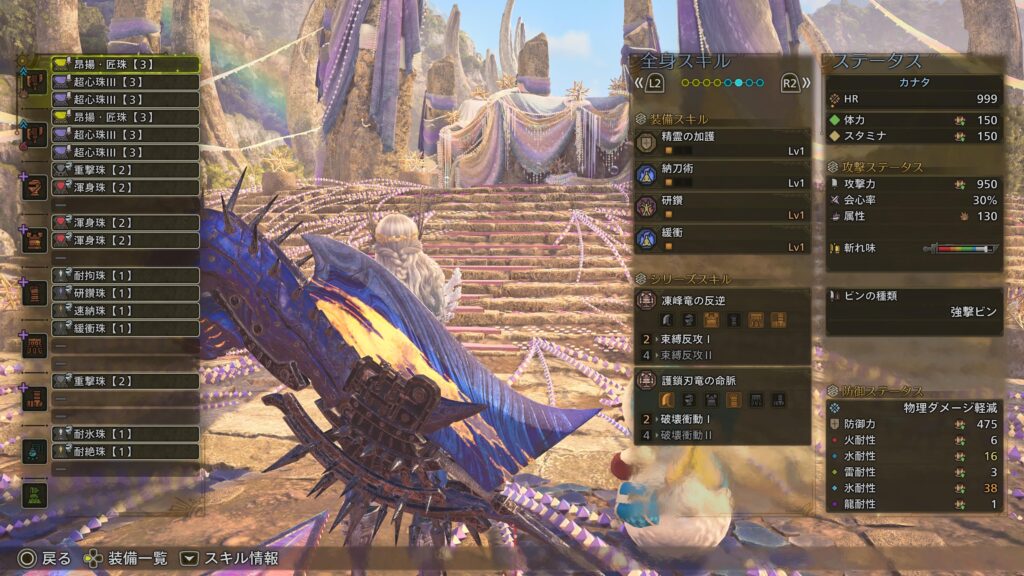Show the 破壊衝動 I set bonus

click(x=722, y=419)
